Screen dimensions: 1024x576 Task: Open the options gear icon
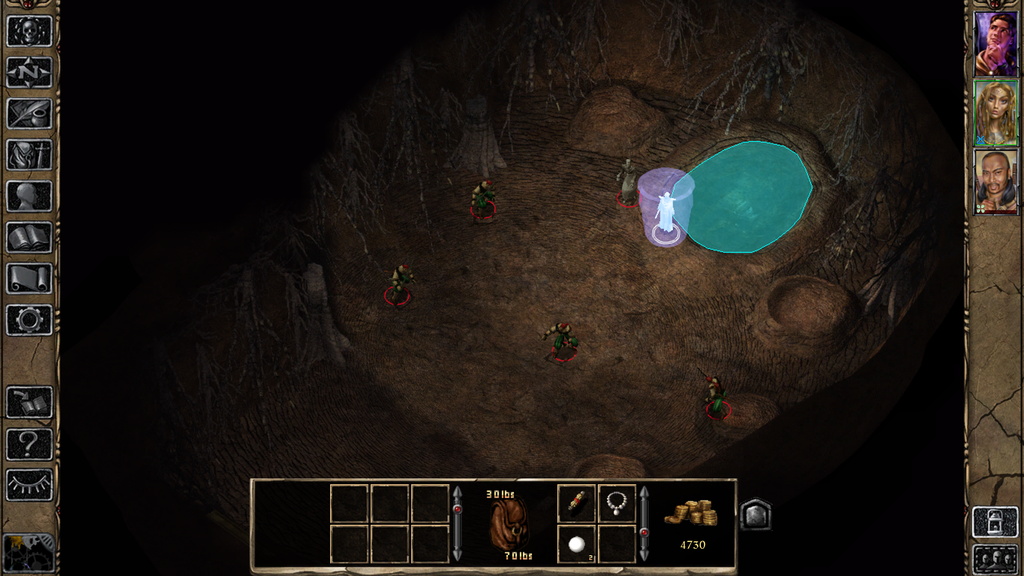click(x=29, y=320)
